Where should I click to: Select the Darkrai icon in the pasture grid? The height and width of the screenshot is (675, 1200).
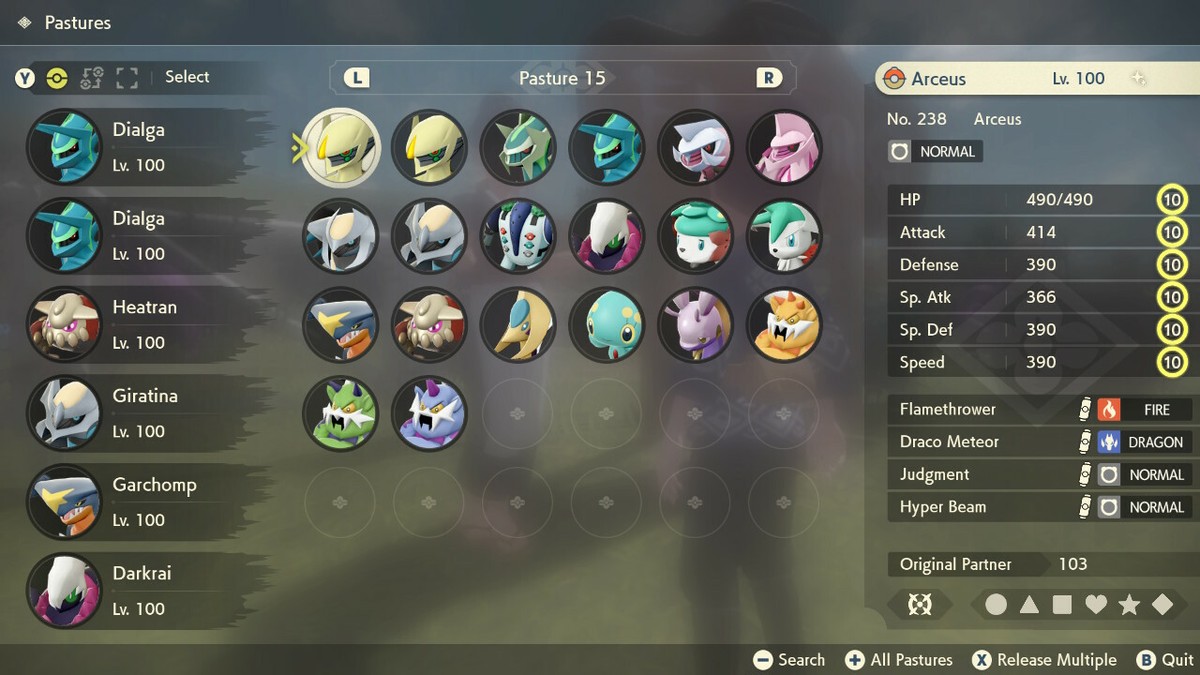[x=607, y=237]
